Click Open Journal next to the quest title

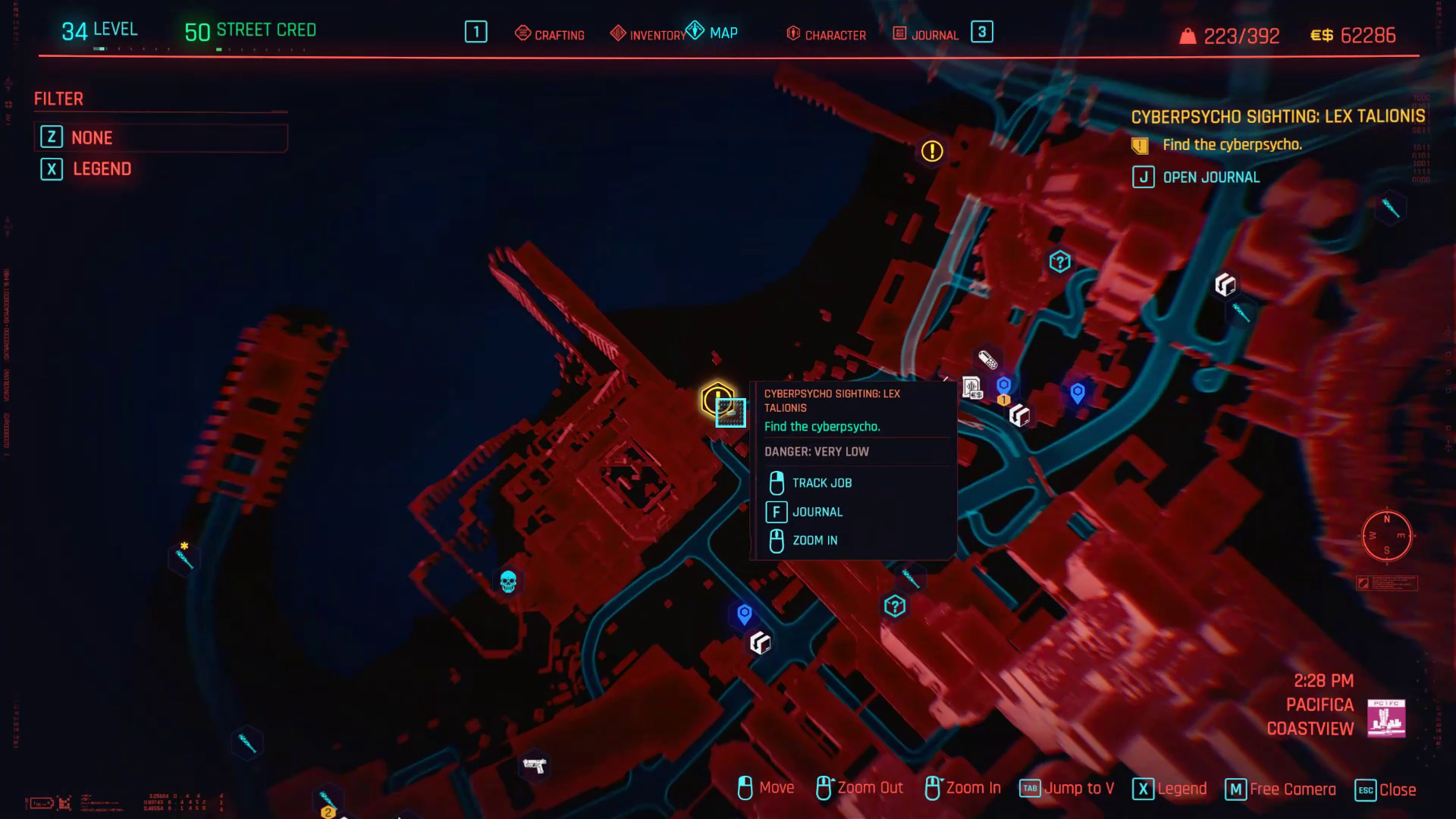pyautogui.click(x=1210, y=177)
